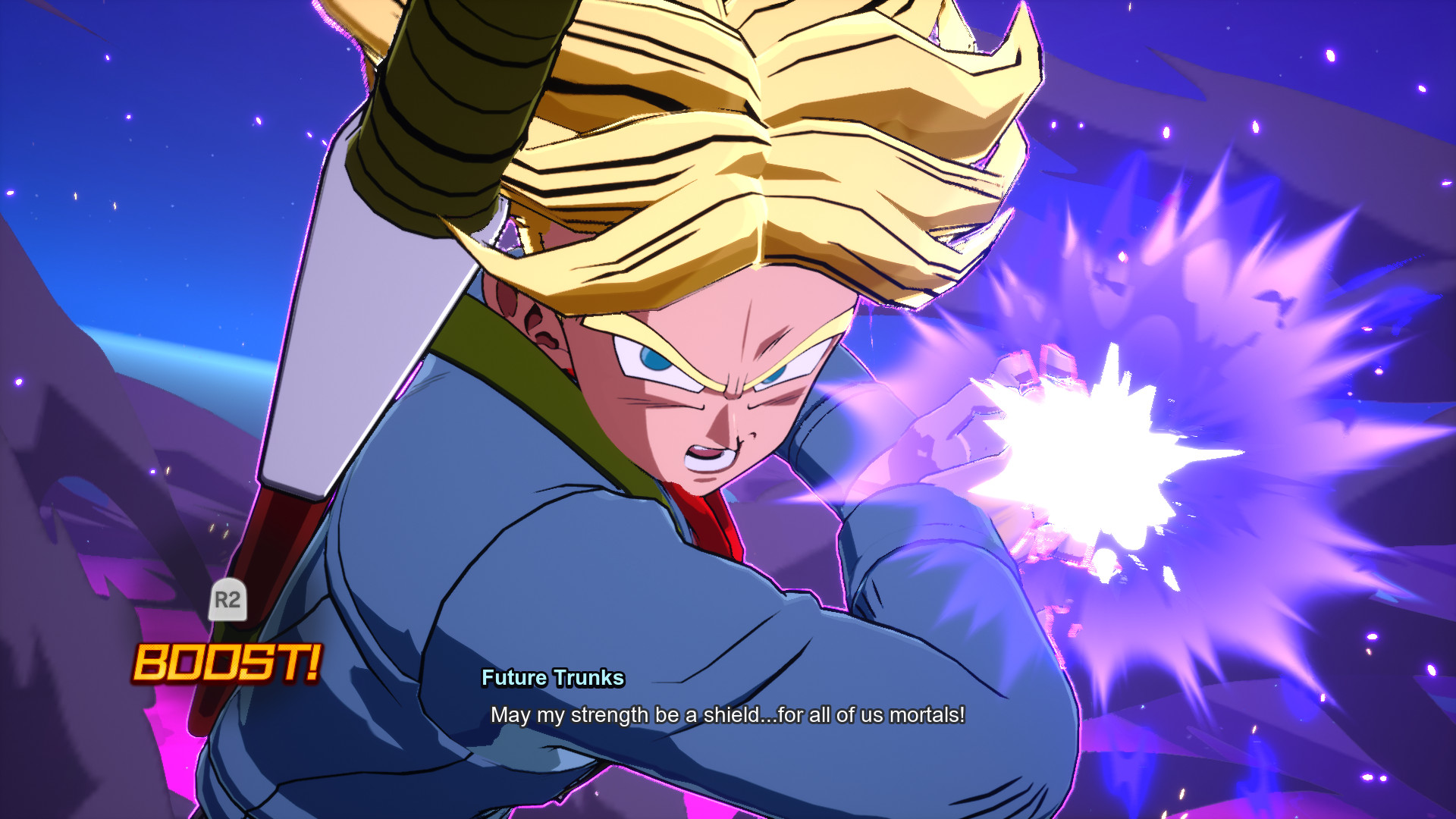Select the Future Trunks name label
This screenshot has height=819, width=1456.
[552, 679]
